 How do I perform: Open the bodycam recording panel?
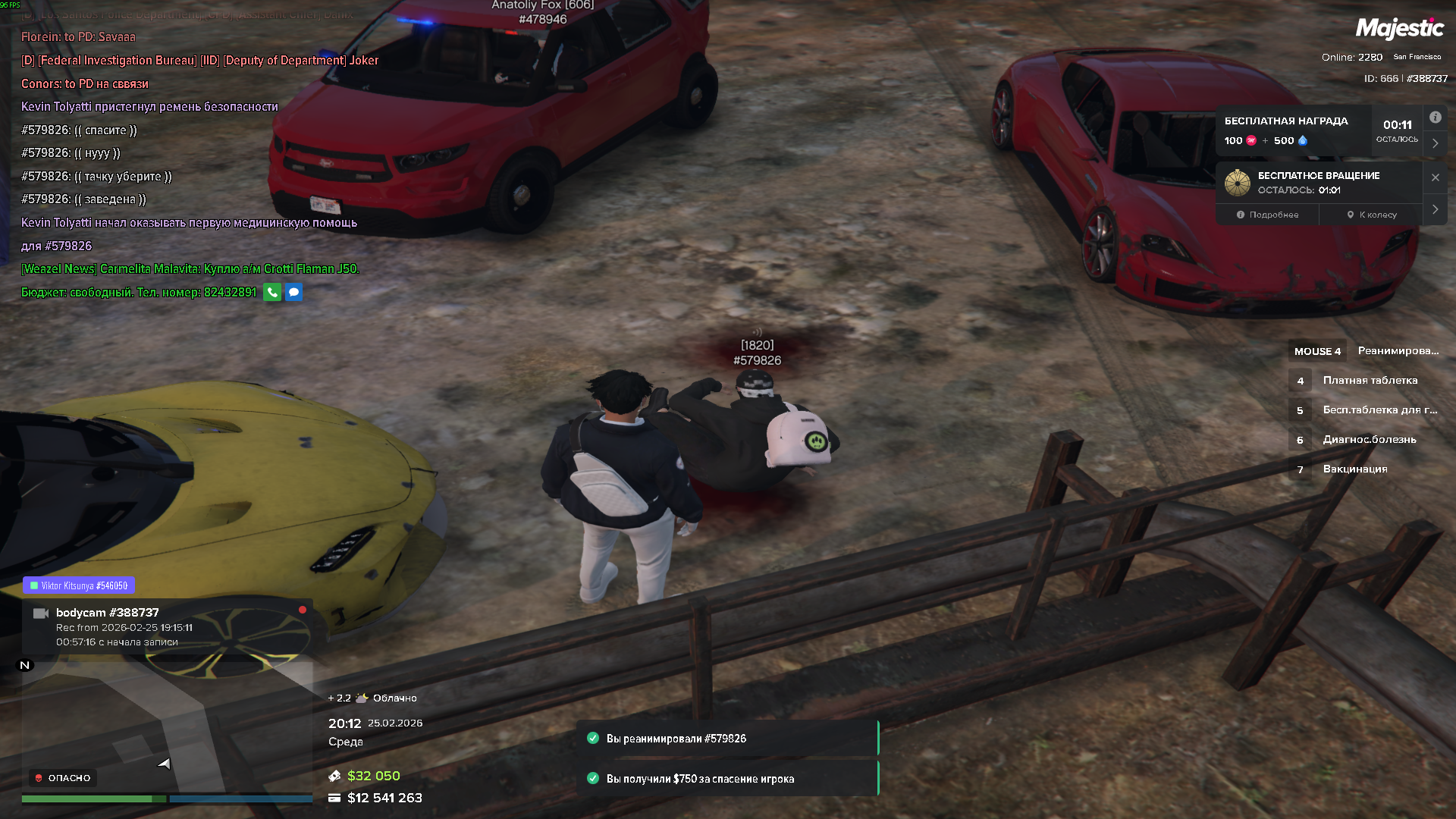click(x=167, y=626)
